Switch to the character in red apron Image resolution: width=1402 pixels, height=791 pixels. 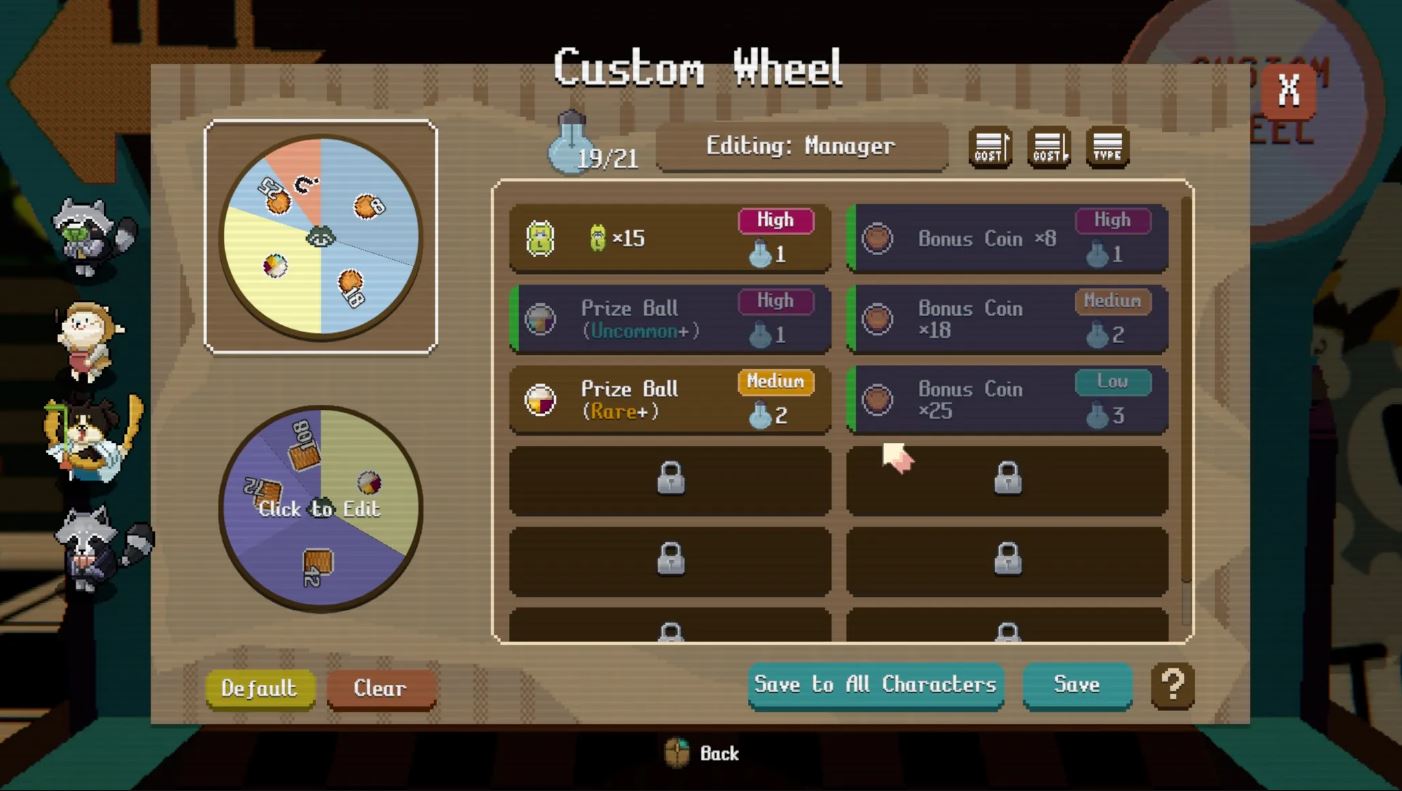[x=88, y=340]
